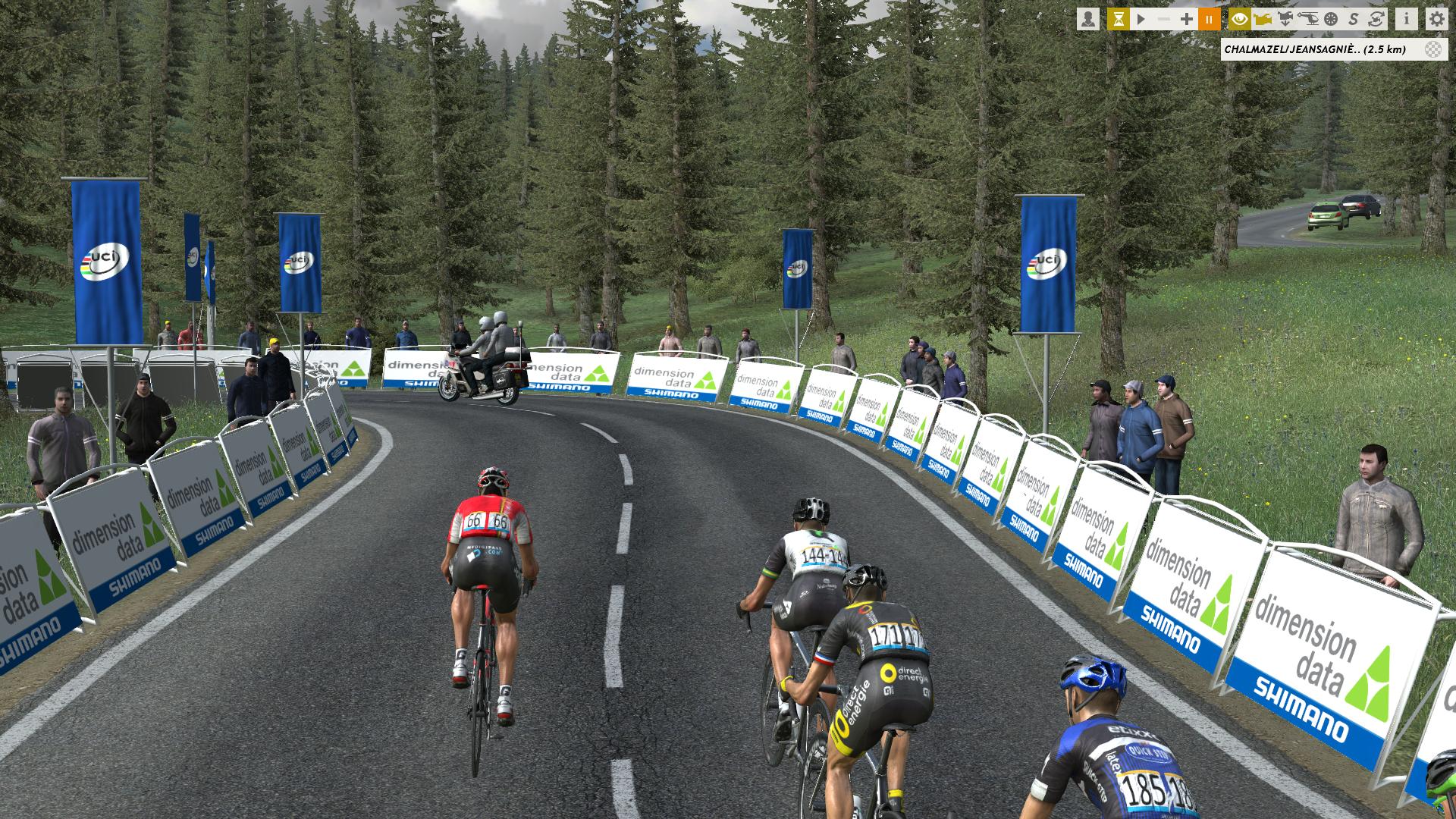Open the info panel button
The width and height of the screenshot is (1456, 819).
1407,19
